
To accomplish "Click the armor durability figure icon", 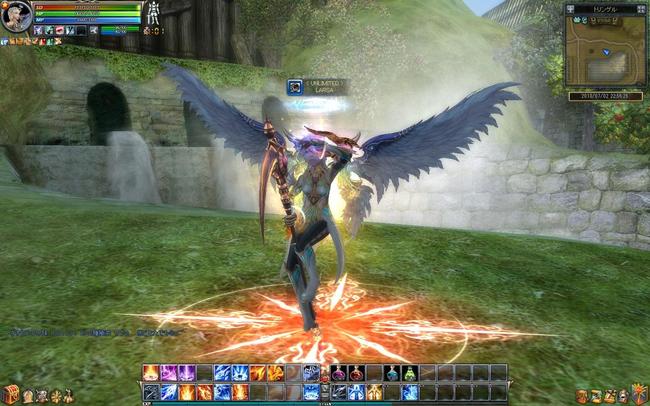I will pyautogui.click(x=154, y=13).
